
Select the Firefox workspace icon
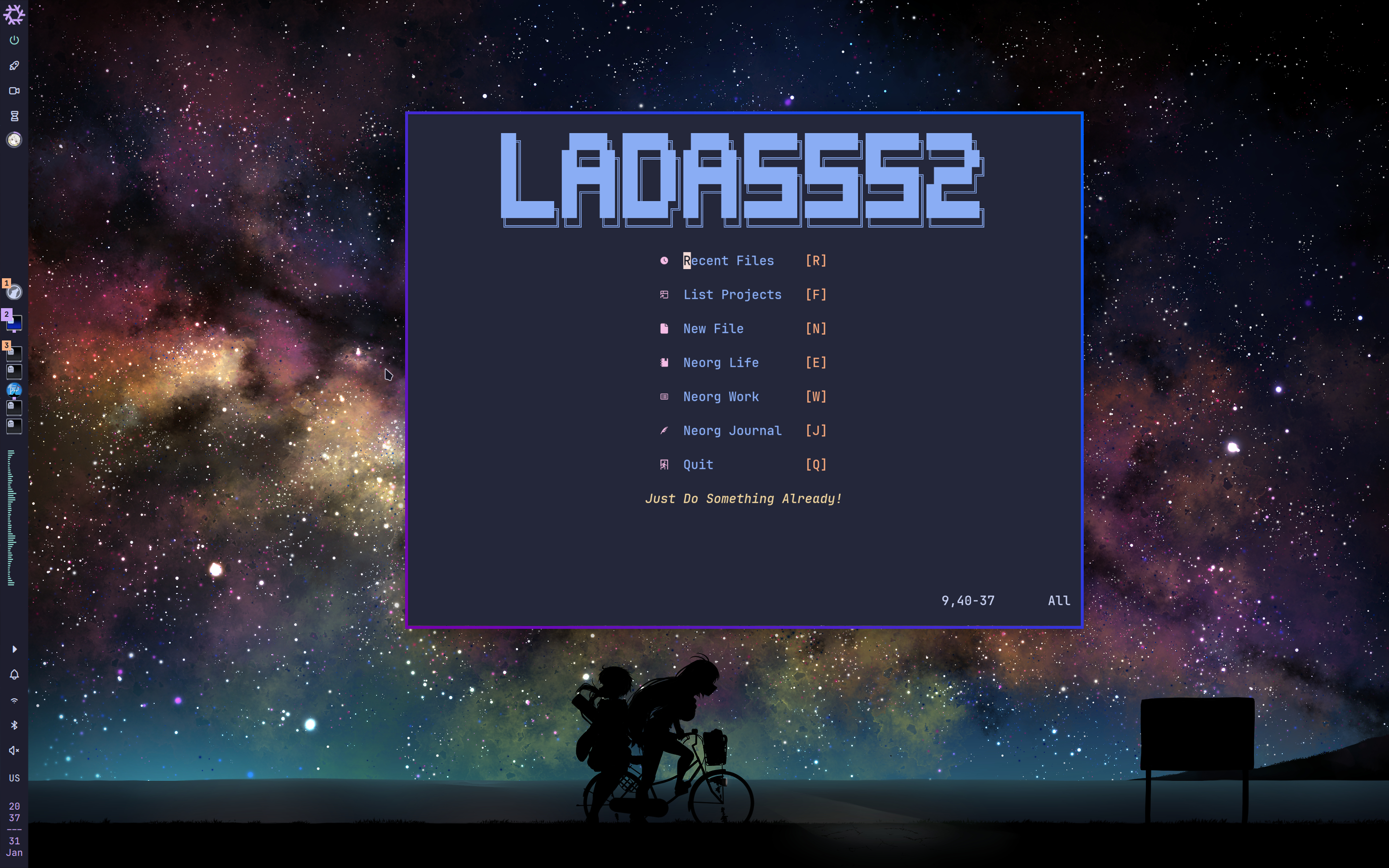pyautogui.click(x=14, y=293)
